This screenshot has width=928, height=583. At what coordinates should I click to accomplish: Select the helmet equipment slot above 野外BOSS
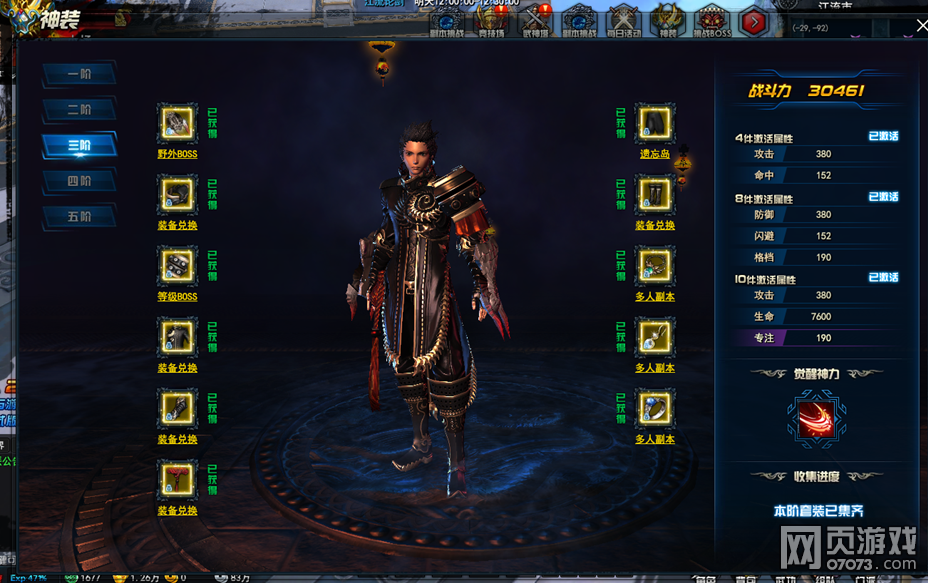pos(177,123)
